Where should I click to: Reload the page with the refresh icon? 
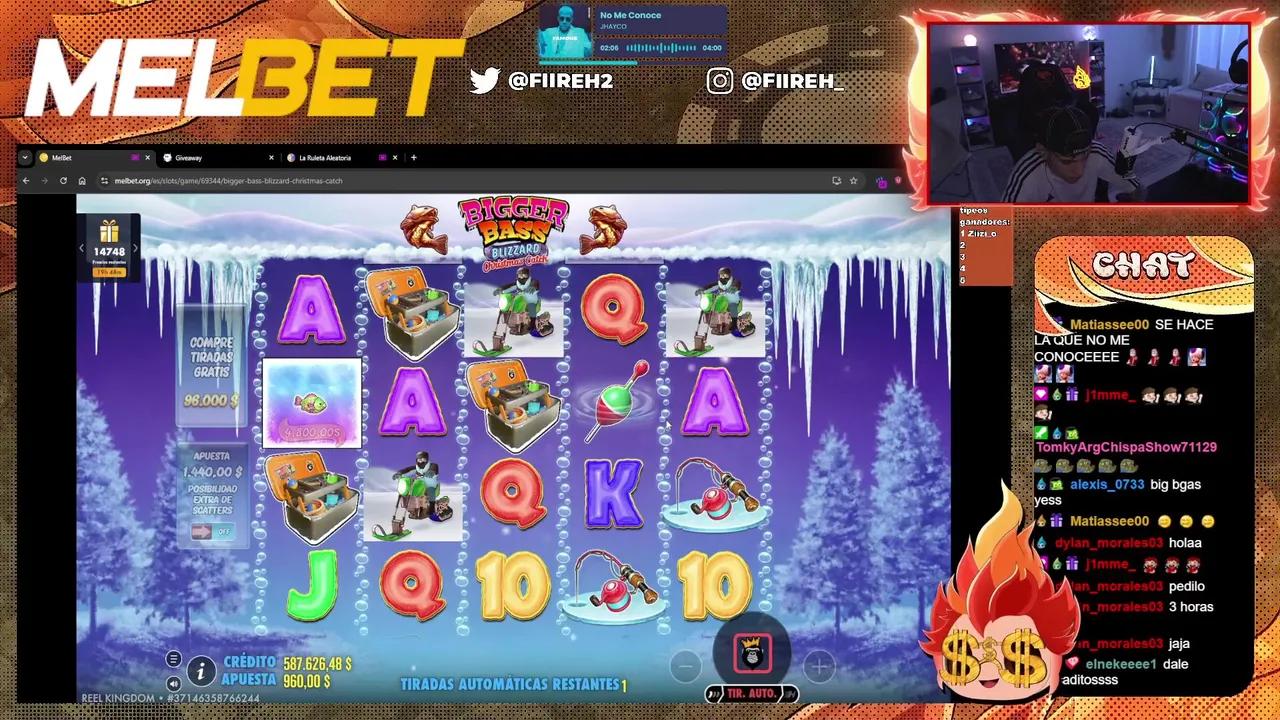coord(63,181)
